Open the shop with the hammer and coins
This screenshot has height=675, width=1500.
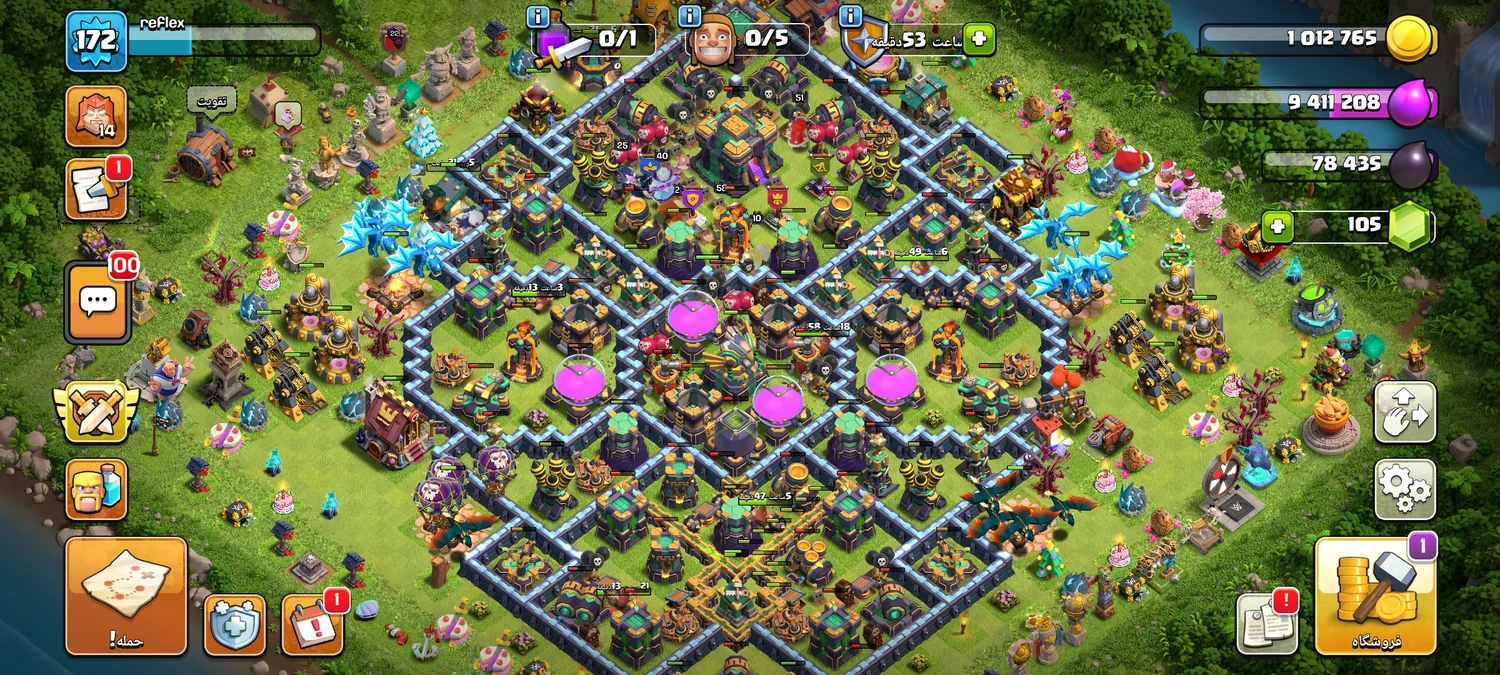tap(1375, 597)
